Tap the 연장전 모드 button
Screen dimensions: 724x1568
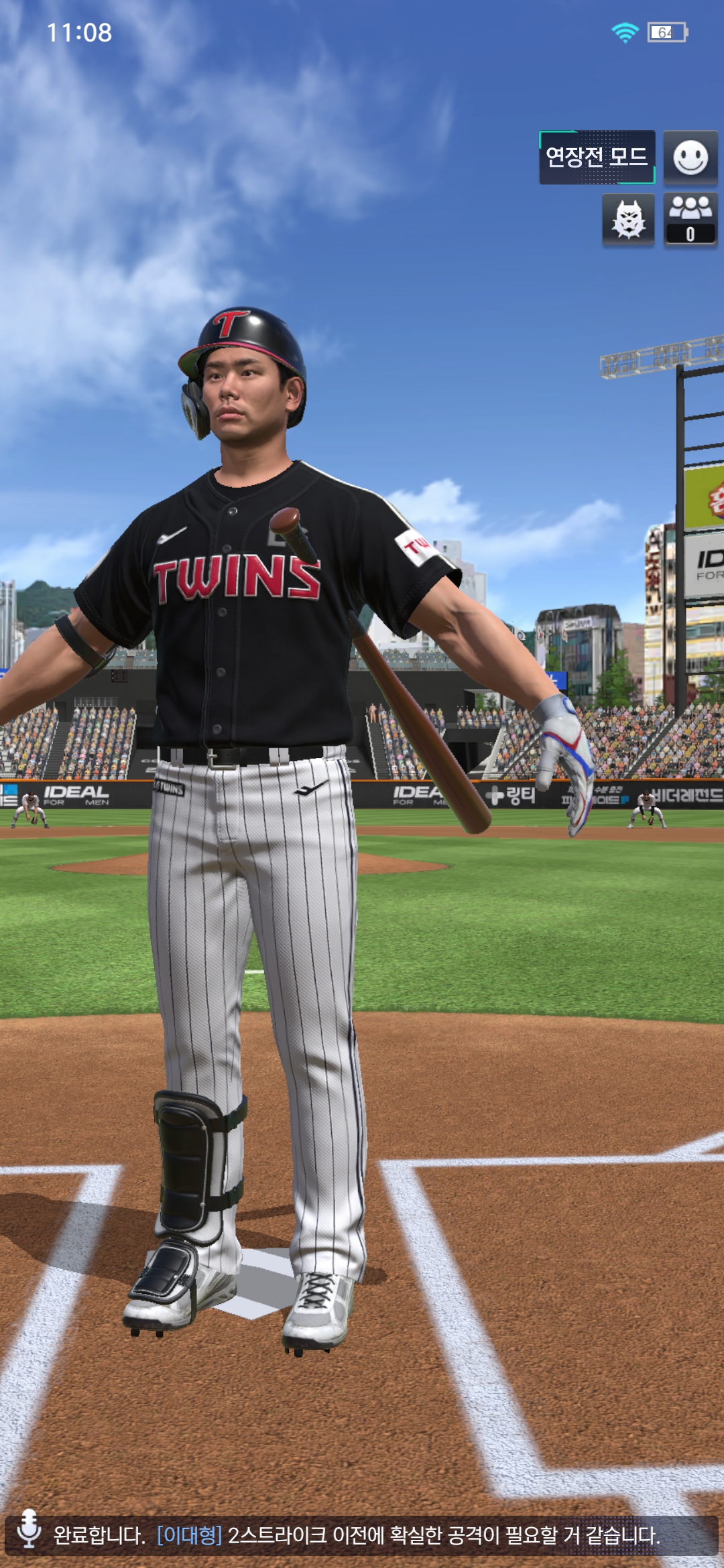pyautogui.click(x=597, y=157)
